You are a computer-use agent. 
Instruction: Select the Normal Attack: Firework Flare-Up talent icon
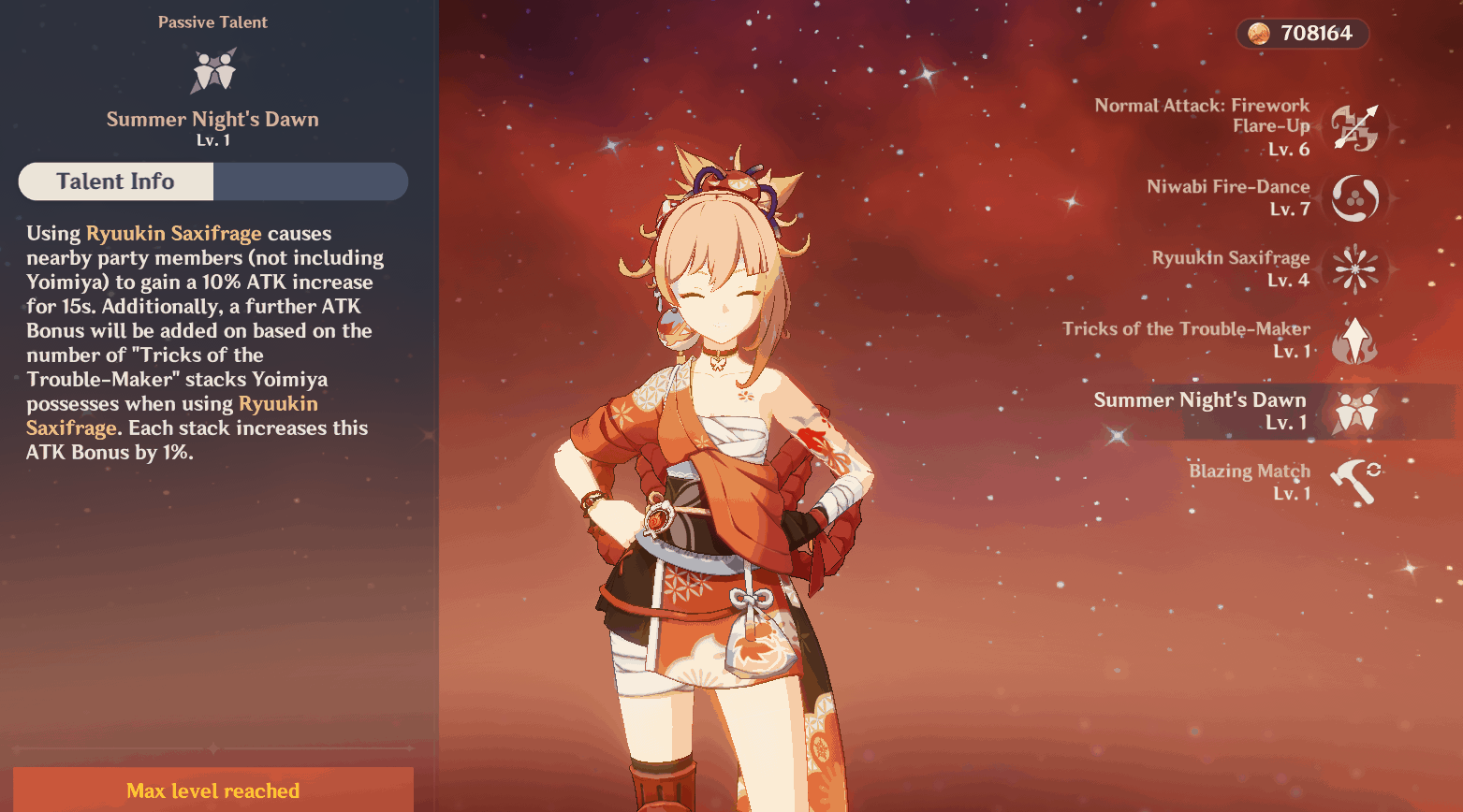(1356, 128)
